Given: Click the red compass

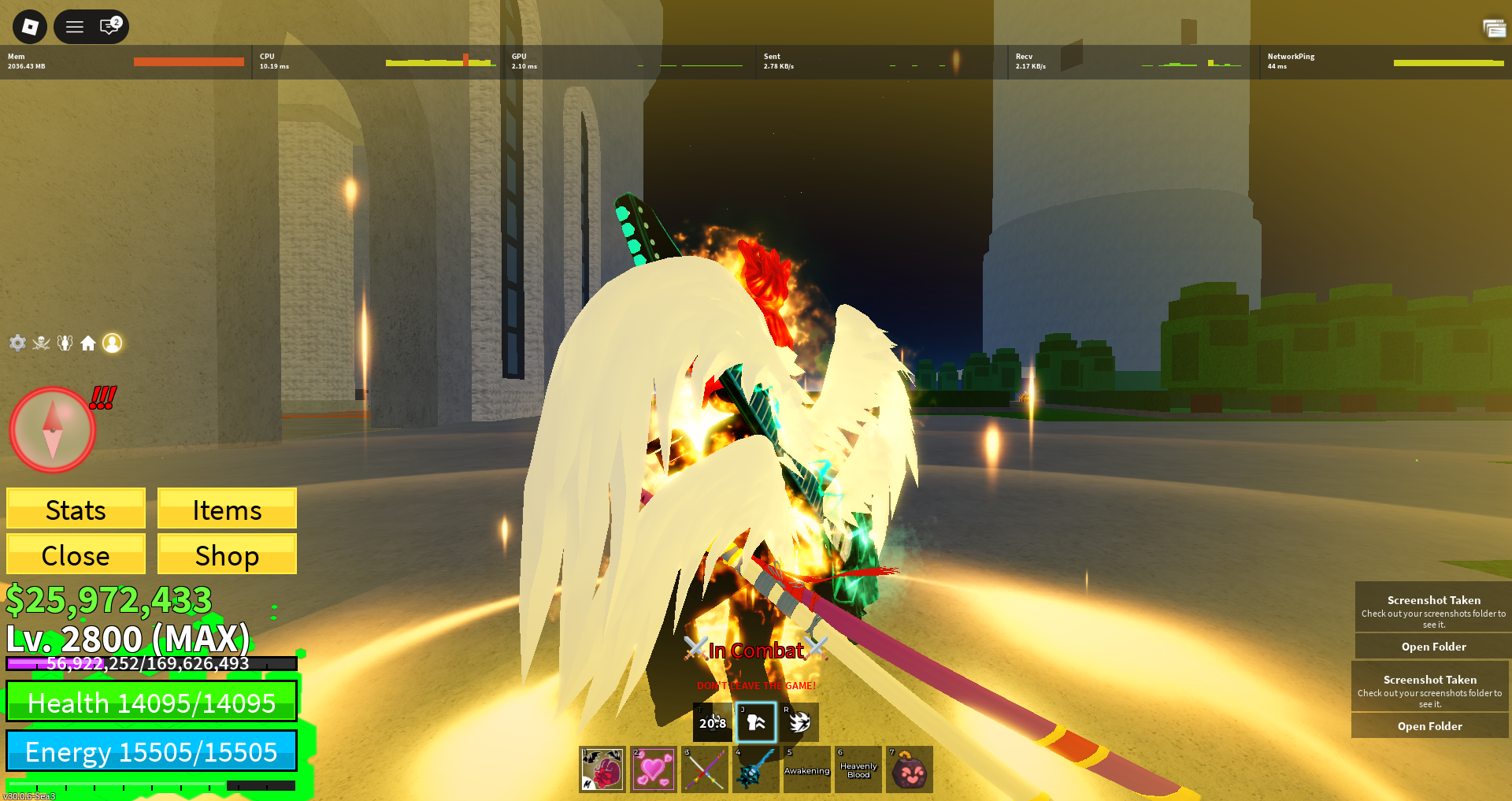Looking at the screenshot, I should pyautogui.click(x=52, y=430).
